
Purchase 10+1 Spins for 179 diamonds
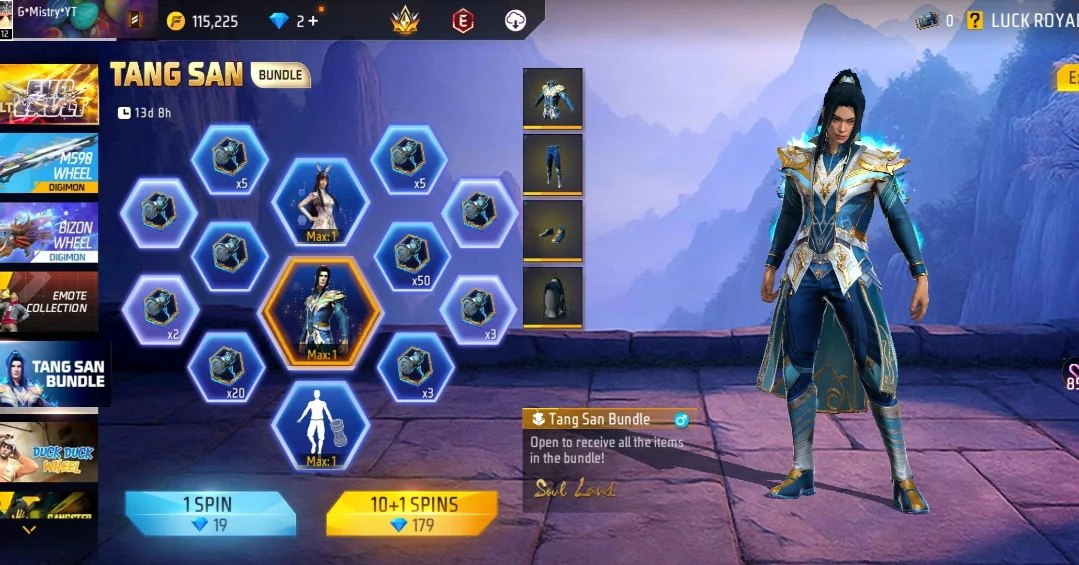(x=411, y=513)
